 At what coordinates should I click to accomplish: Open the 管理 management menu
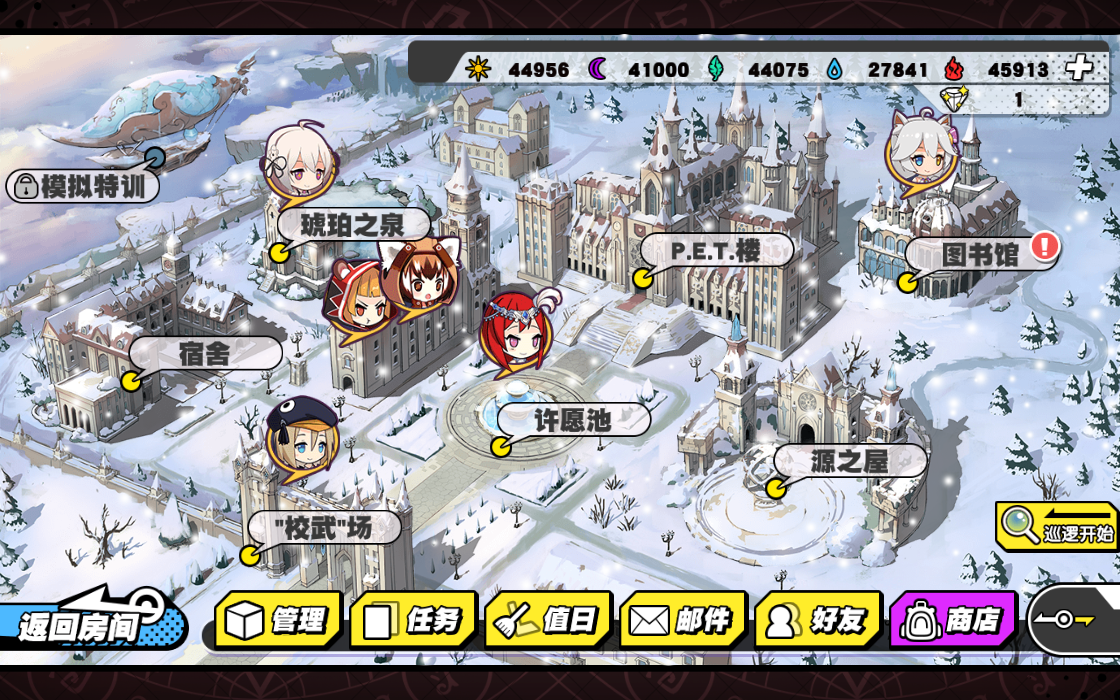click(x=278, y=620)
